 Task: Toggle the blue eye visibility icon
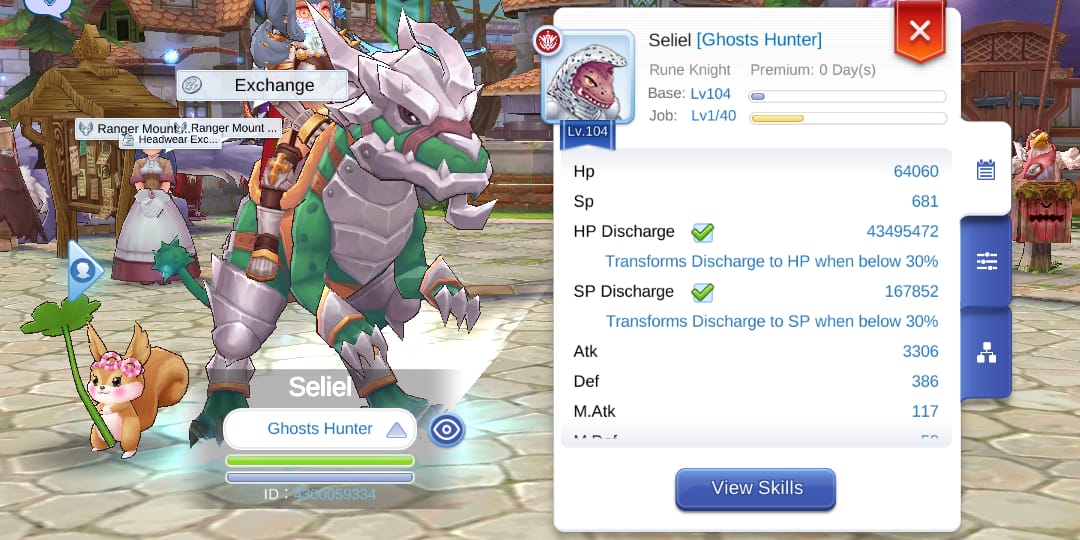[446, 429]
